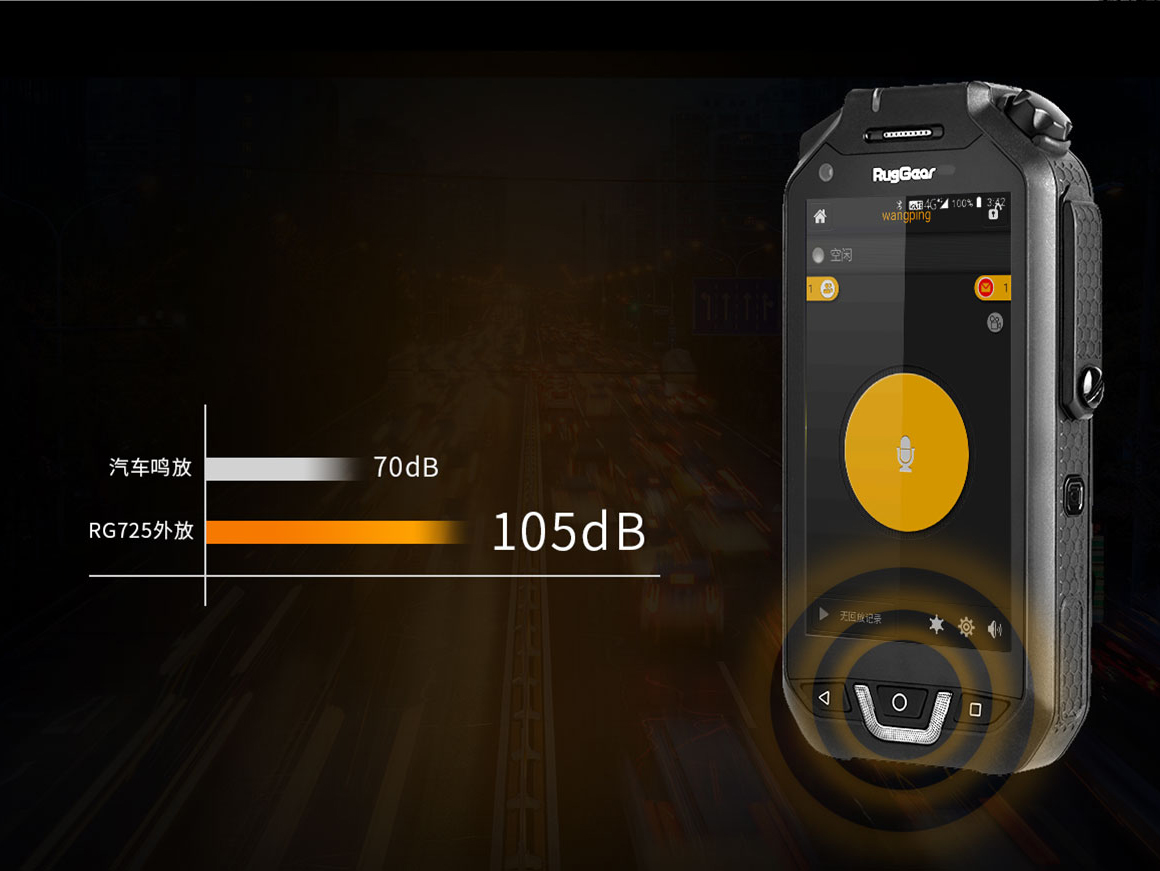Image resolution: width=1160 pixels, height=871 pixels.
Task: Open the red message badge
Action: pos(988,289)
